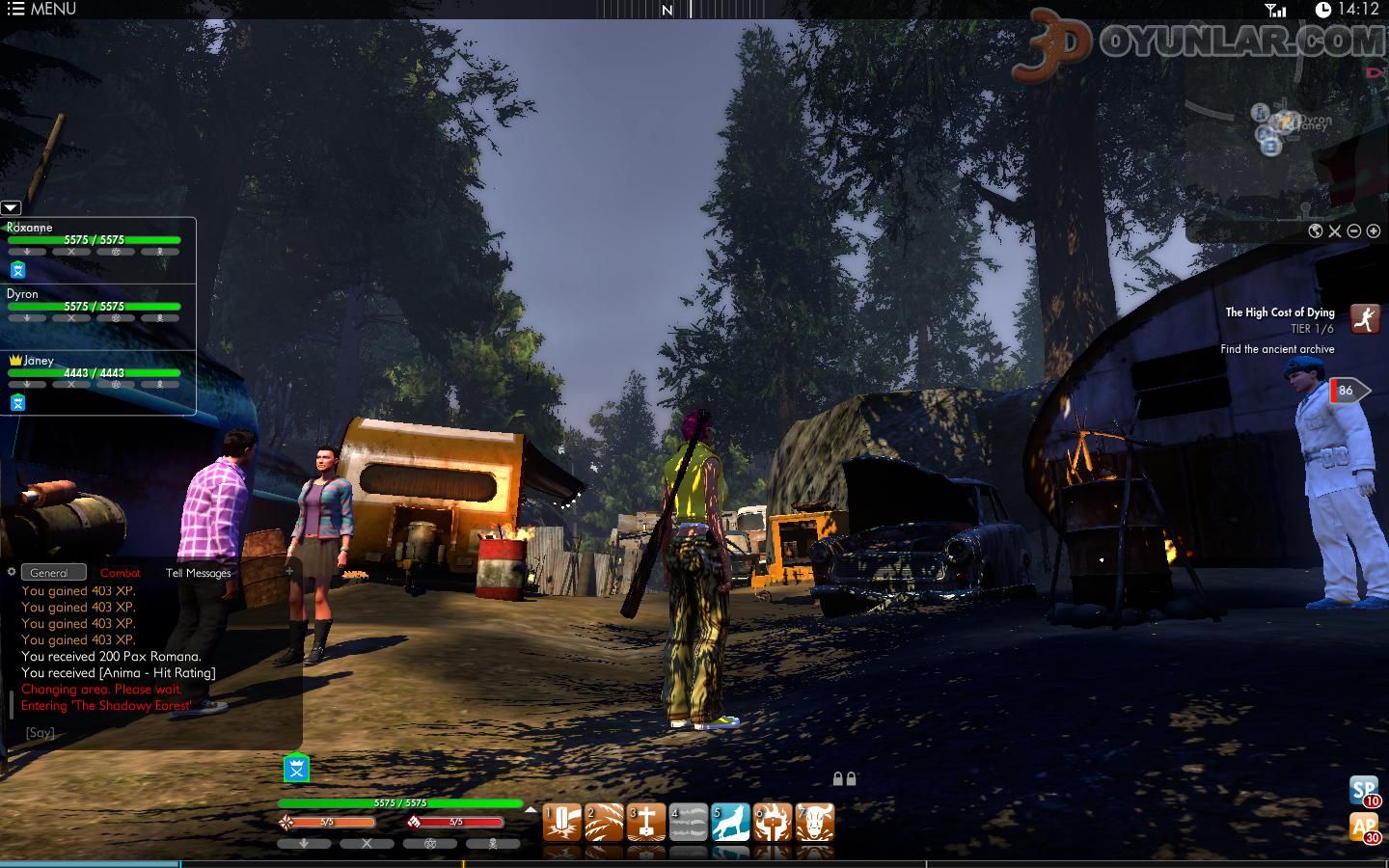Use the flaming hammer ability
Screen dimensions: 1389x868
[x=773, y=823]
